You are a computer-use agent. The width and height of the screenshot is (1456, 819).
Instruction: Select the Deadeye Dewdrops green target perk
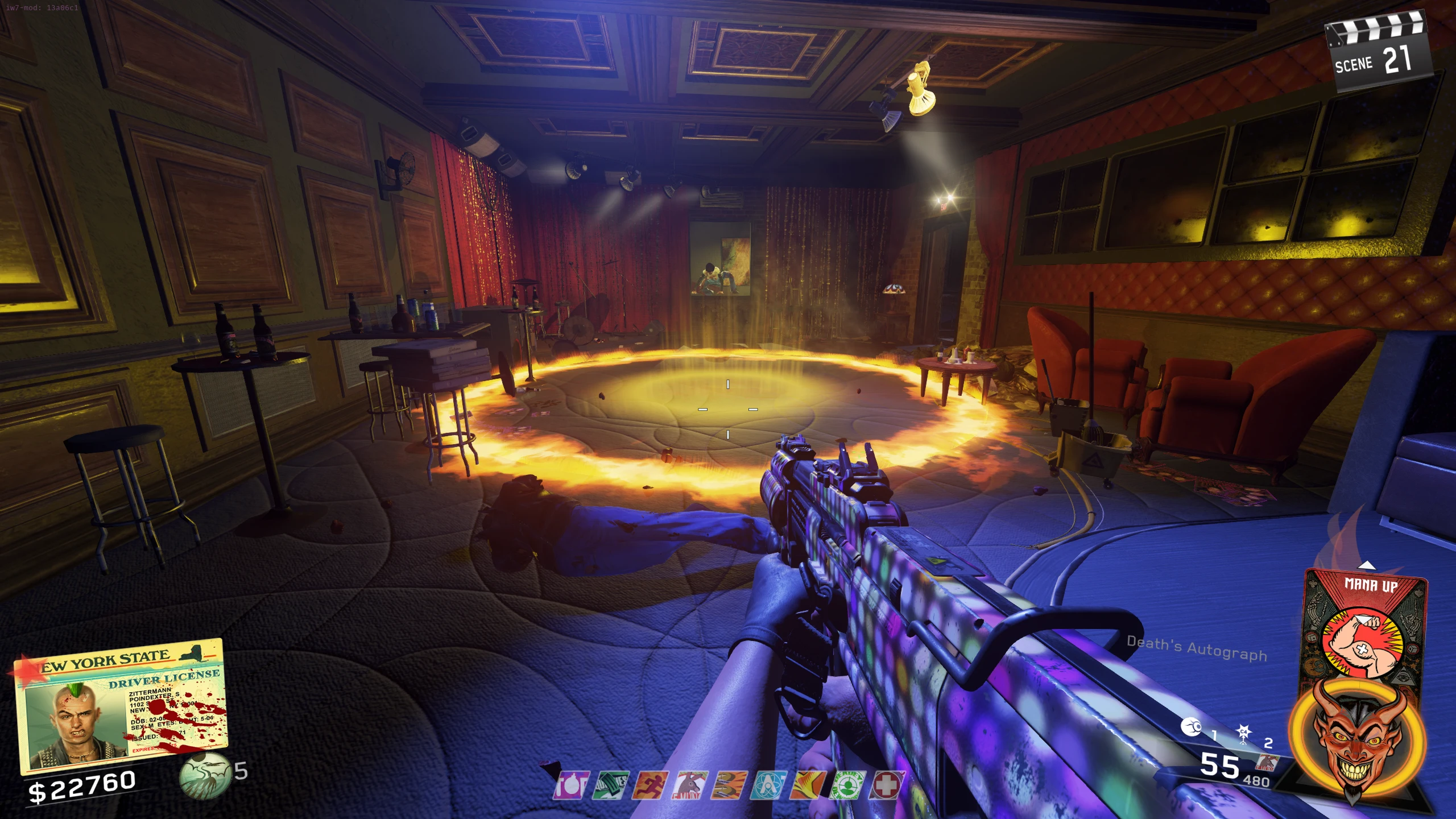(x=847, y=785)
